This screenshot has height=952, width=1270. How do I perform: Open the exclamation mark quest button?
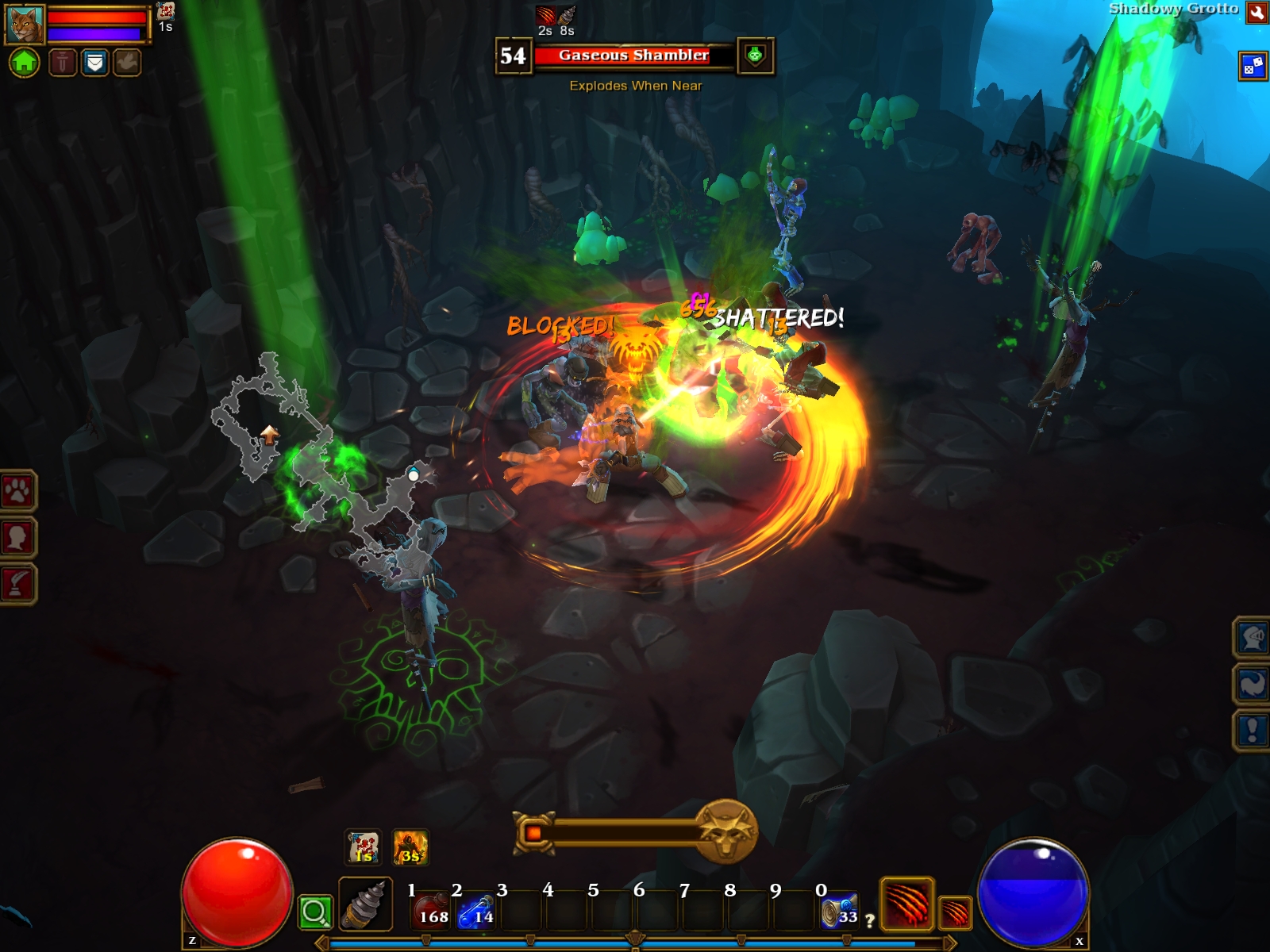pos(1252,729)
